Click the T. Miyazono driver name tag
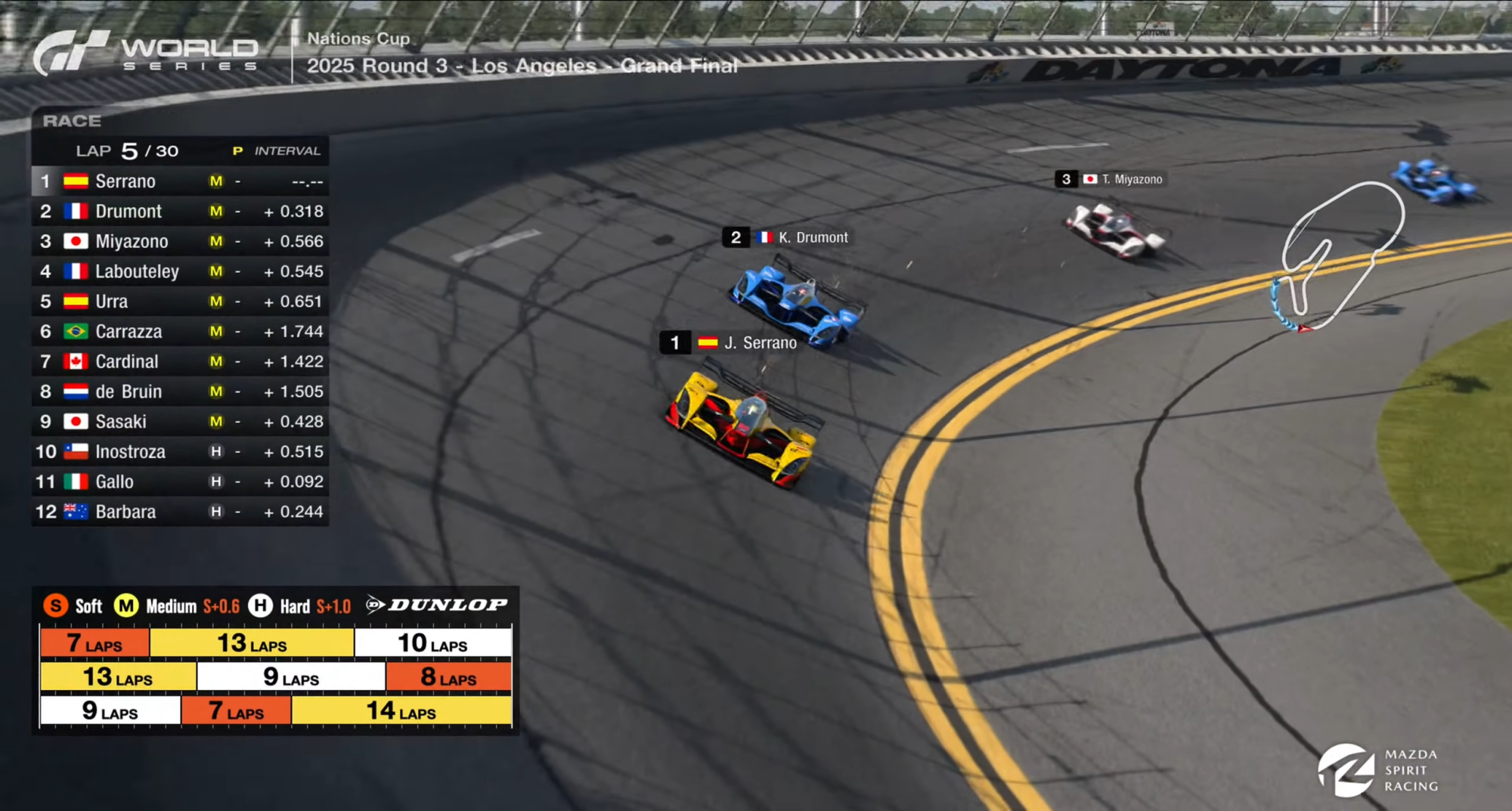Viewport: 1512px width, 811px height. (1109, 179)
